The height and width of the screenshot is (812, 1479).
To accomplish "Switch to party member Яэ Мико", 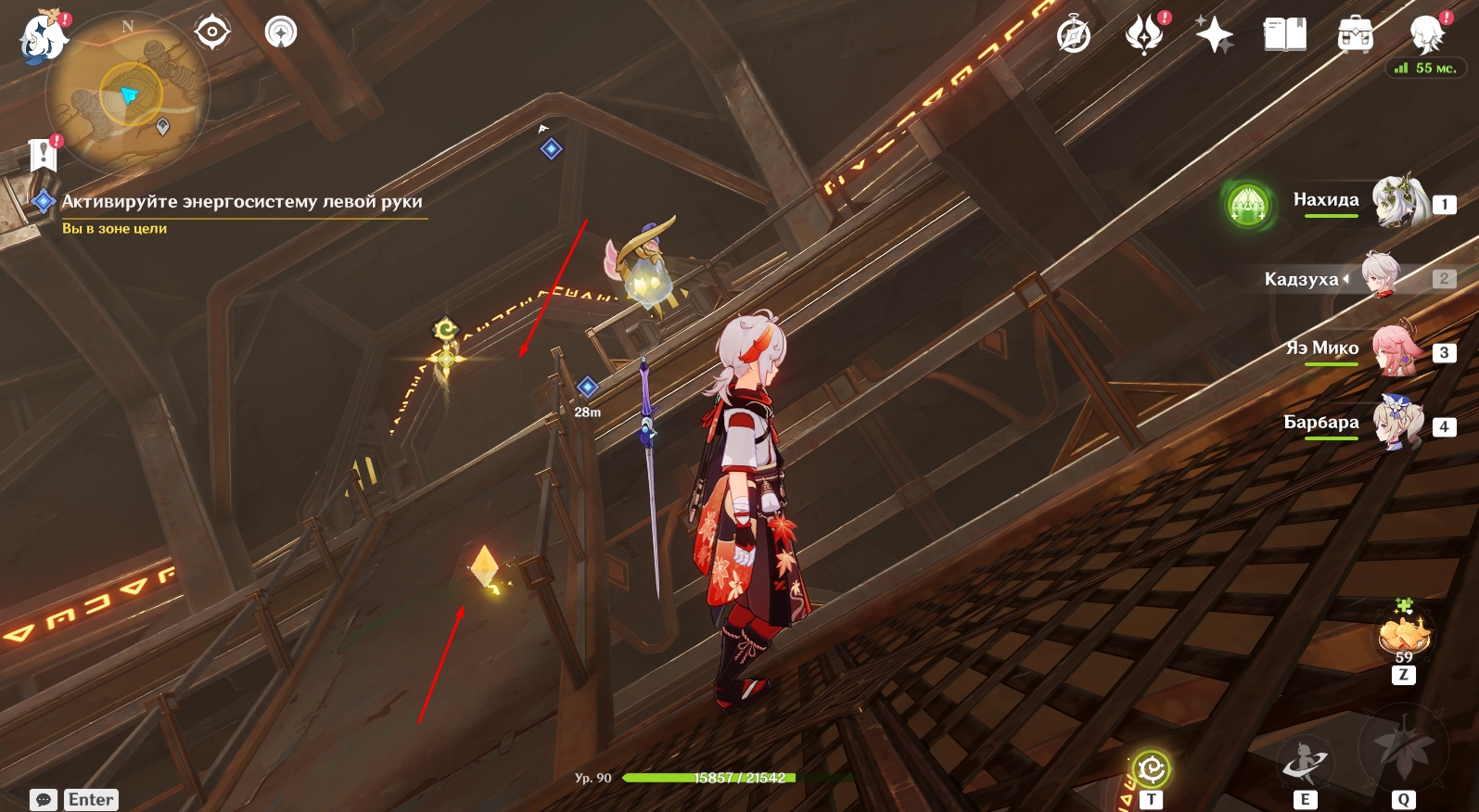I will [1396, 349].
